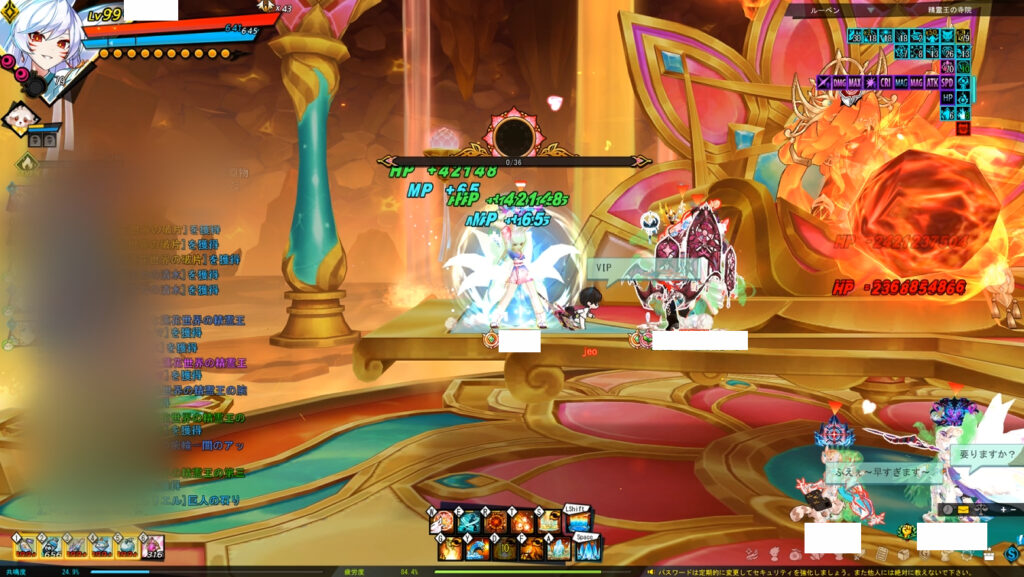Click the balance scales icon
The image size is (1024, 577).
pos(980,509)
